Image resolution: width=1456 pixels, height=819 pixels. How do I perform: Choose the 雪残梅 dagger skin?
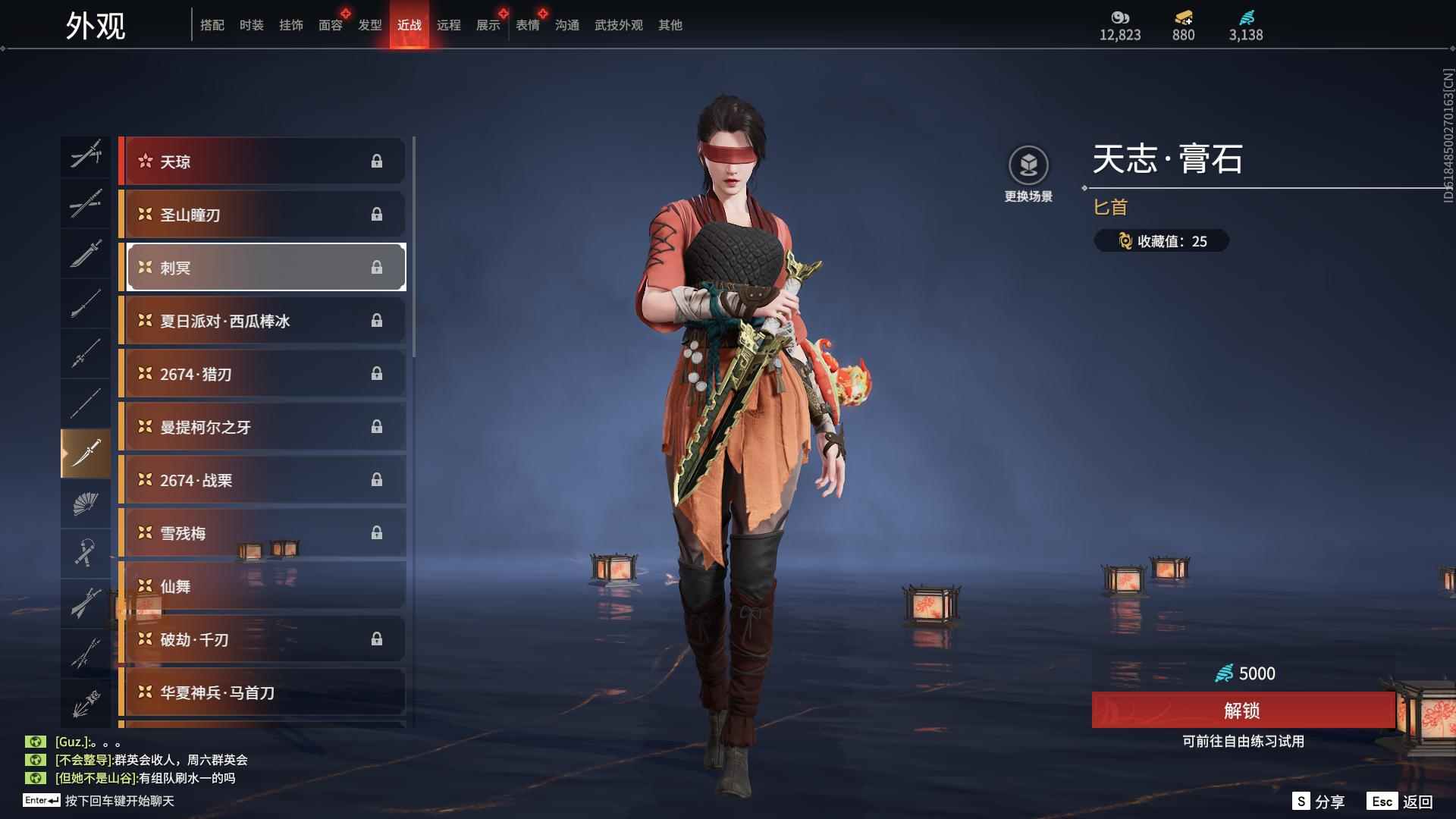[x=262, y=533]
